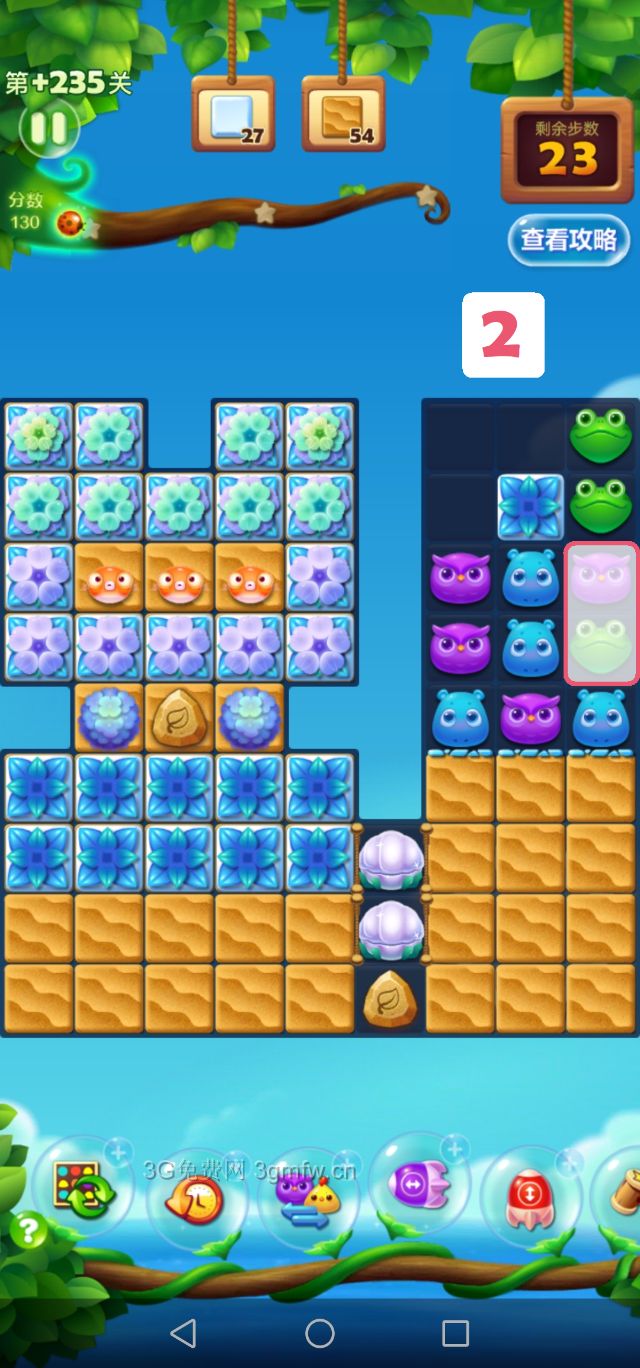Screen dimensions: 640x1368
Task: Tap the Android back navigation button
Action: click(x=183, y=1332)
